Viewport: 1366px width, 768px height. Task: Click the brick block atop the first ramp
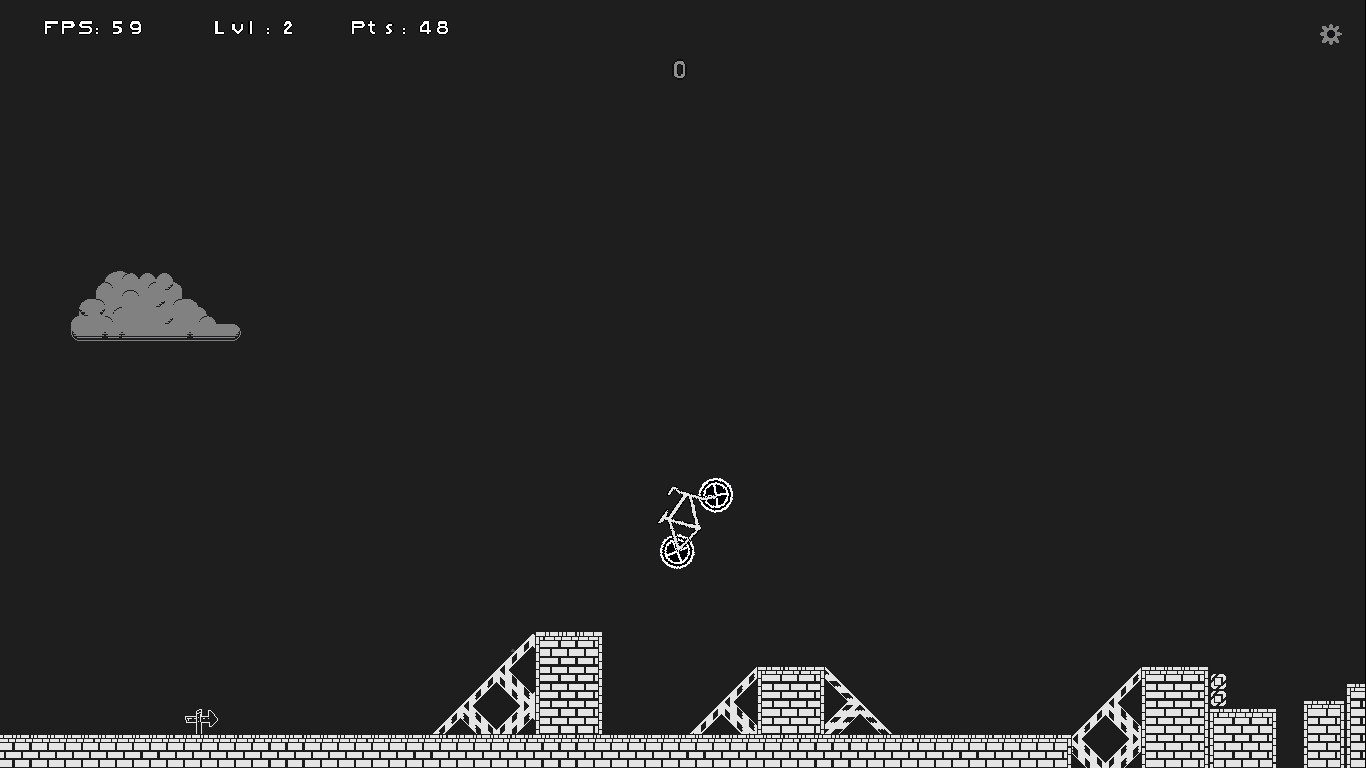point(570,680)
